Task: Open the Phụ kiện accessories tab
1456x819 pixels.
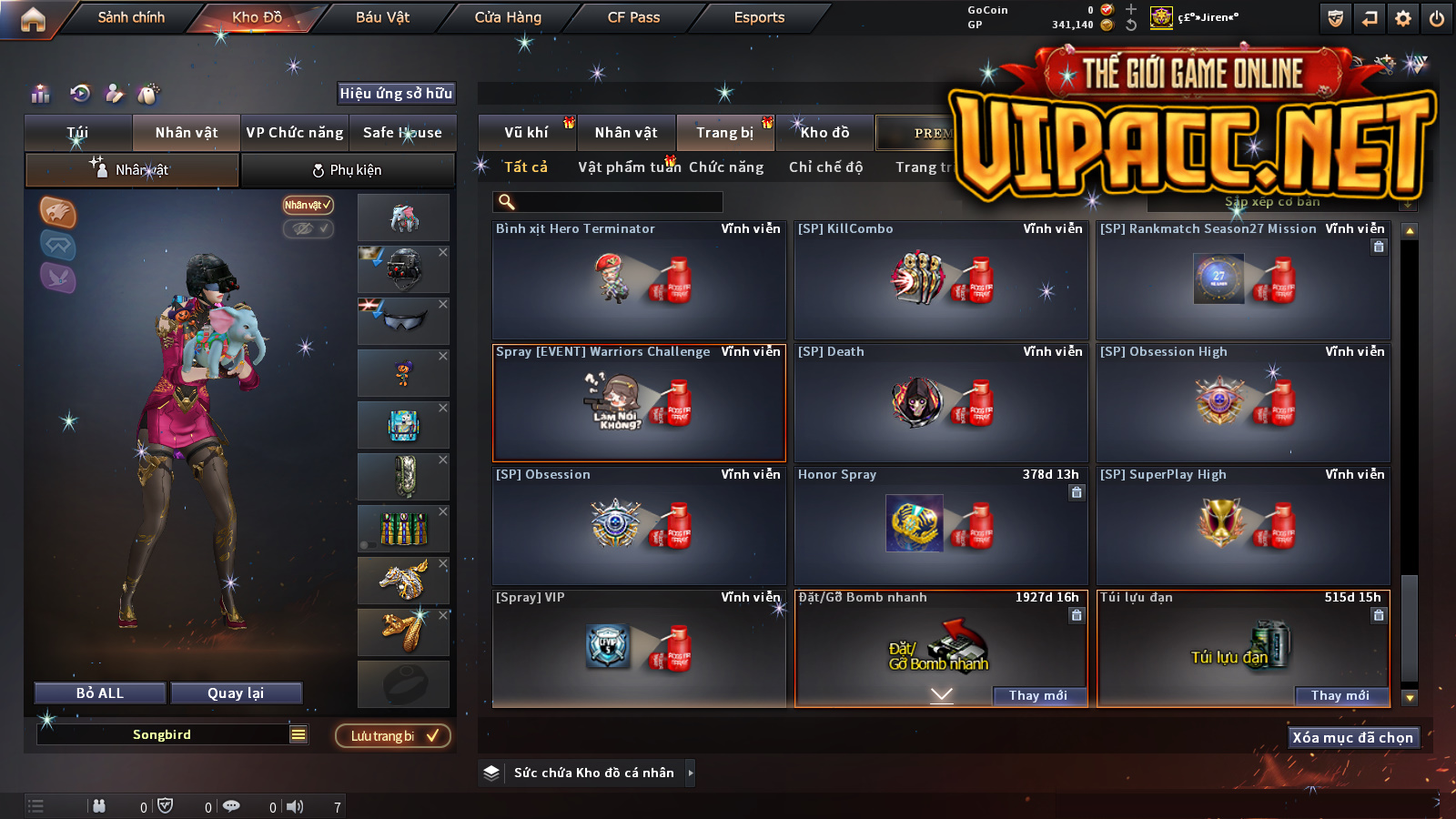Action: [347, 170]
